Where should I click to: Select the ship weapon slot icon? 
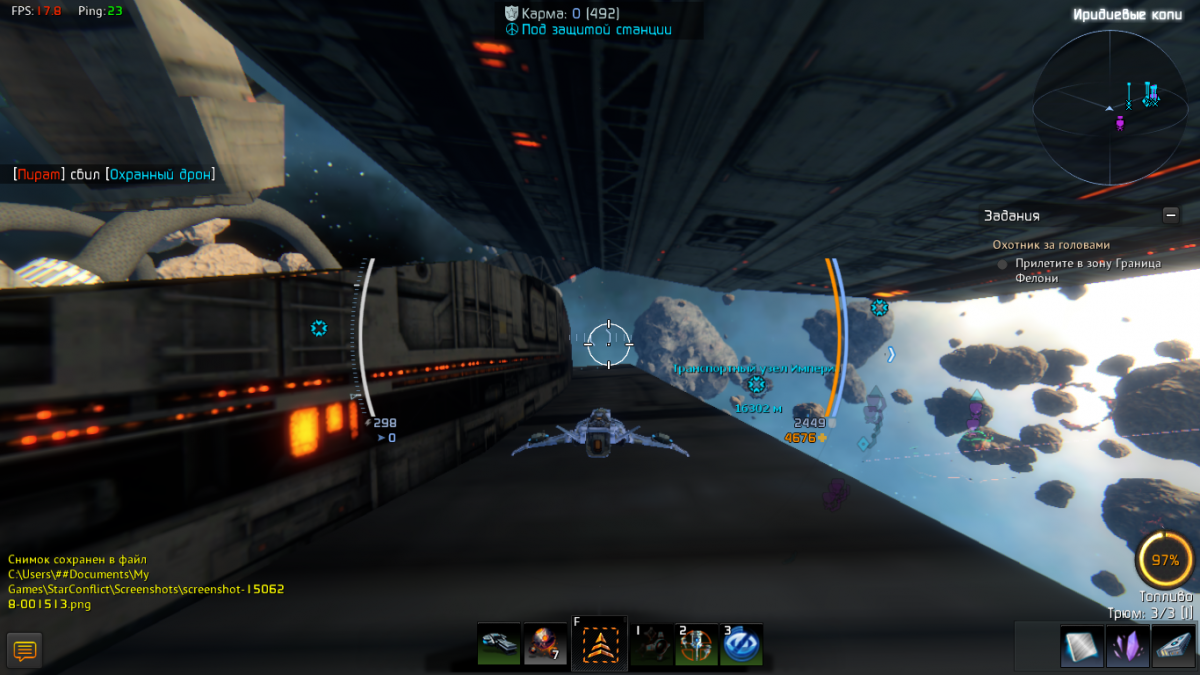(x=498, y=644)
